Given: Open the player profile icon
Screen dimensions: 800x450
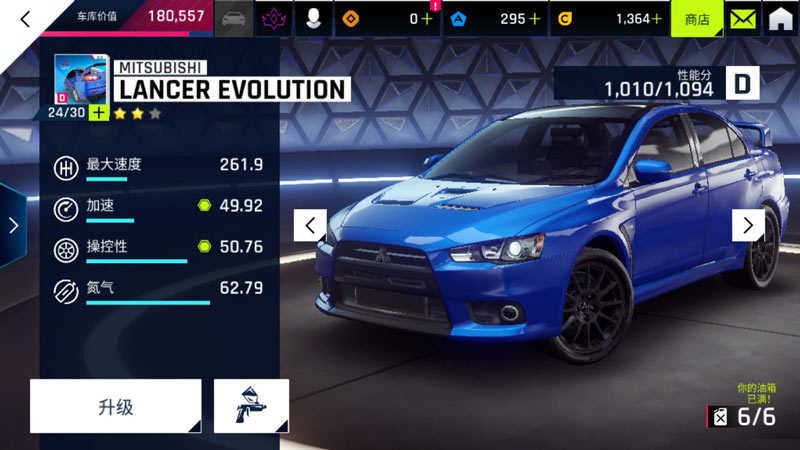Looking at the screenshot, I should pyautogui.click(x=313, y=19).
